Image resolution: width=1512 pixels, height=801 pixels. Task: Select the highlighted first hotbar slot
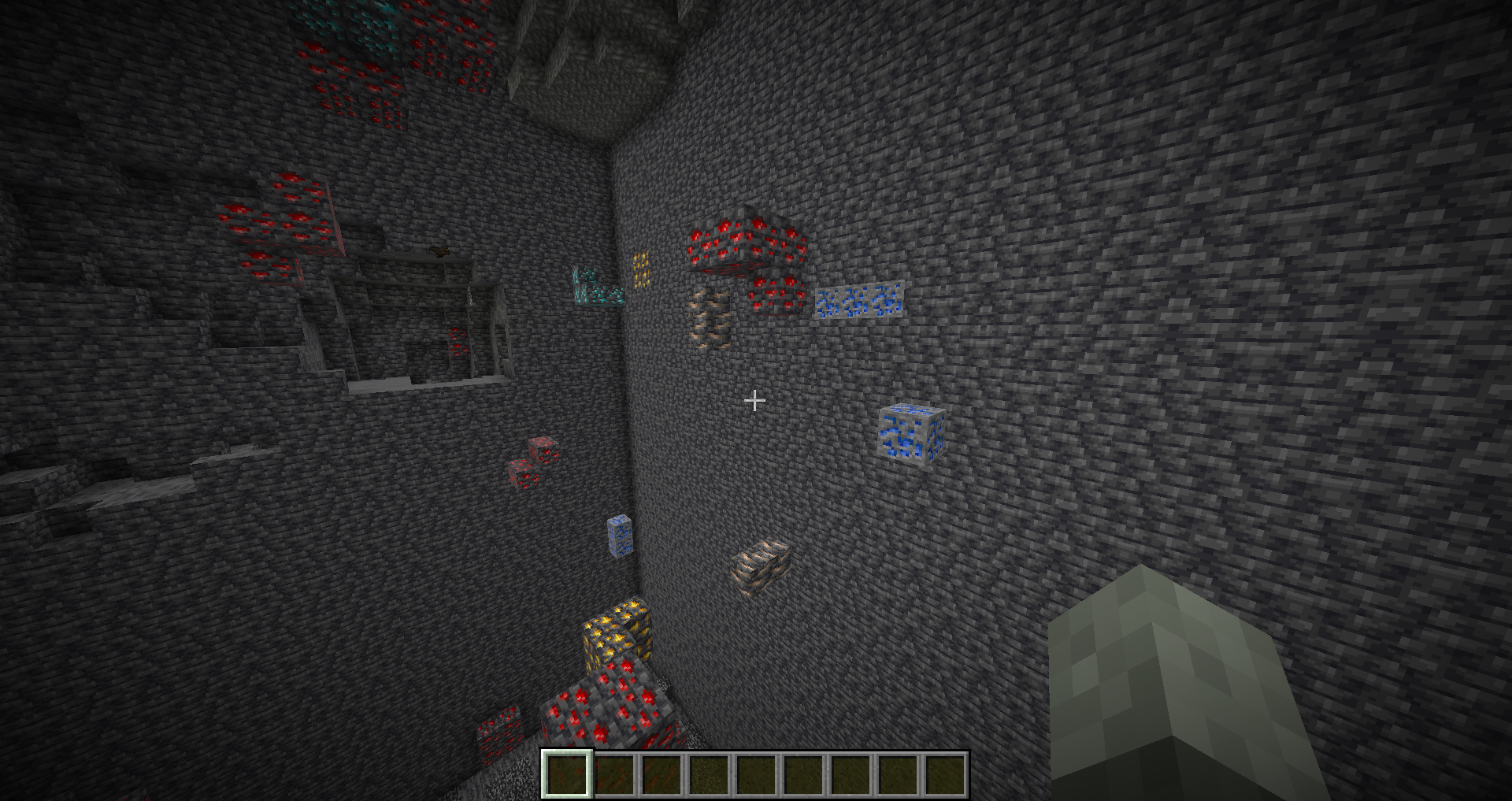click(x=567, y=774)
